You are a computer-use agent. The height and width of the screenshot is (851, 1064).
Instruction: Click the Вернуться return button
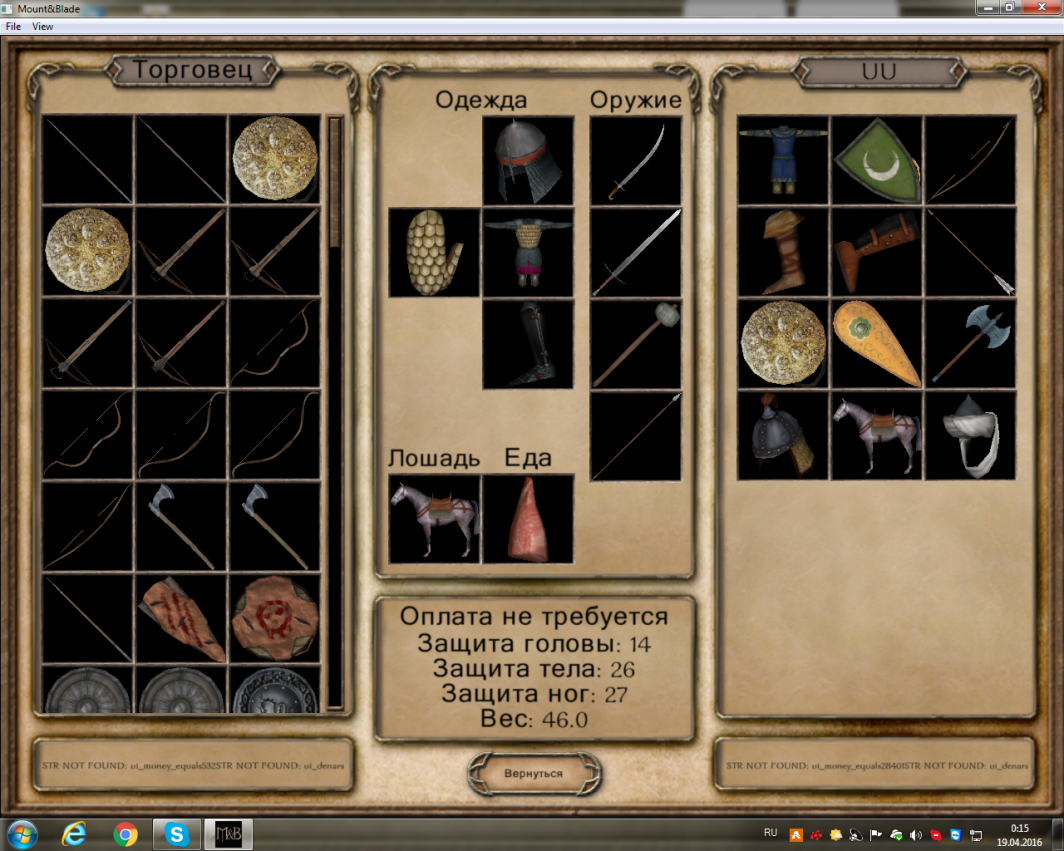(x=534, y=773)
